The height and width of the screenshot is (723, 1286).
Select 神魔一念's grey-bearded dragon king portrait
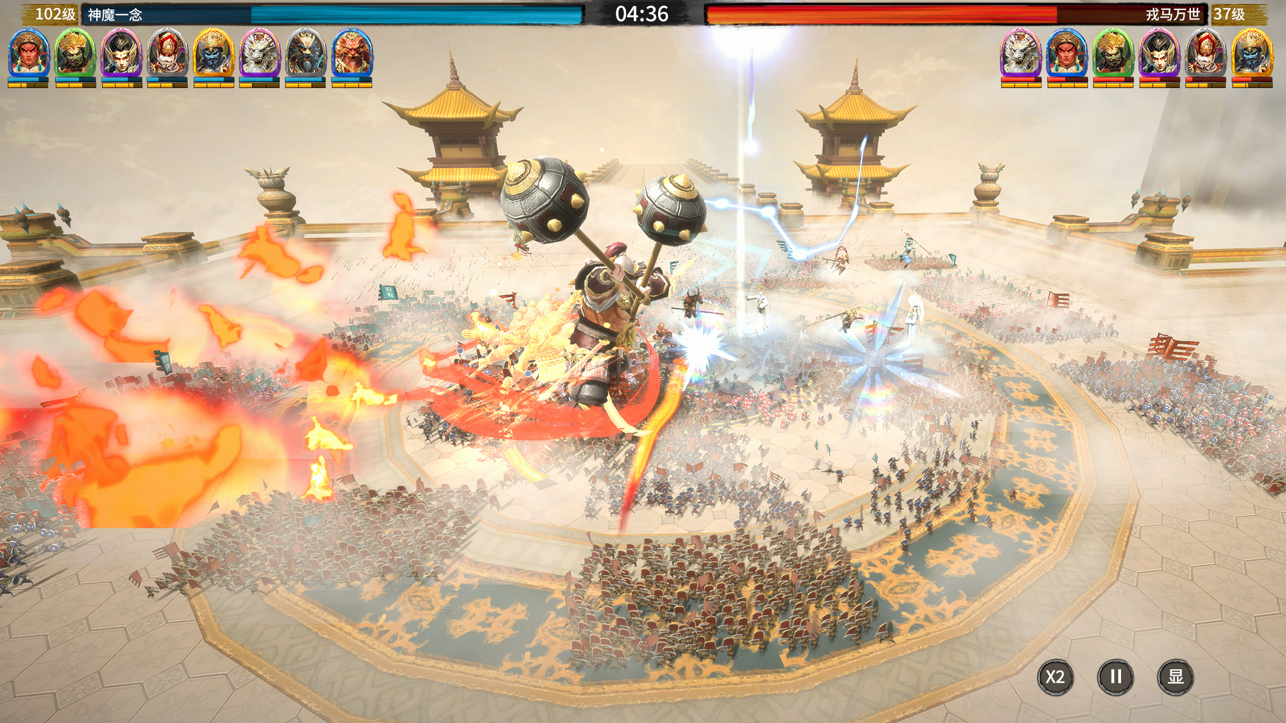(x=305, y=53)
